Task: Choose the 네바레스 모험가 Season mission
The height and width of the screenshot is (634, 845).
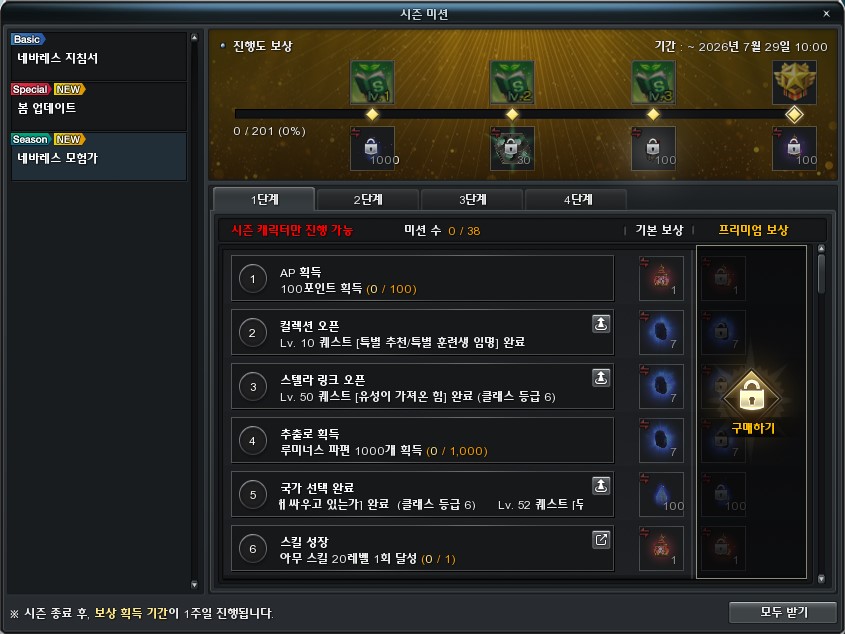Action: tap(98, 156)
